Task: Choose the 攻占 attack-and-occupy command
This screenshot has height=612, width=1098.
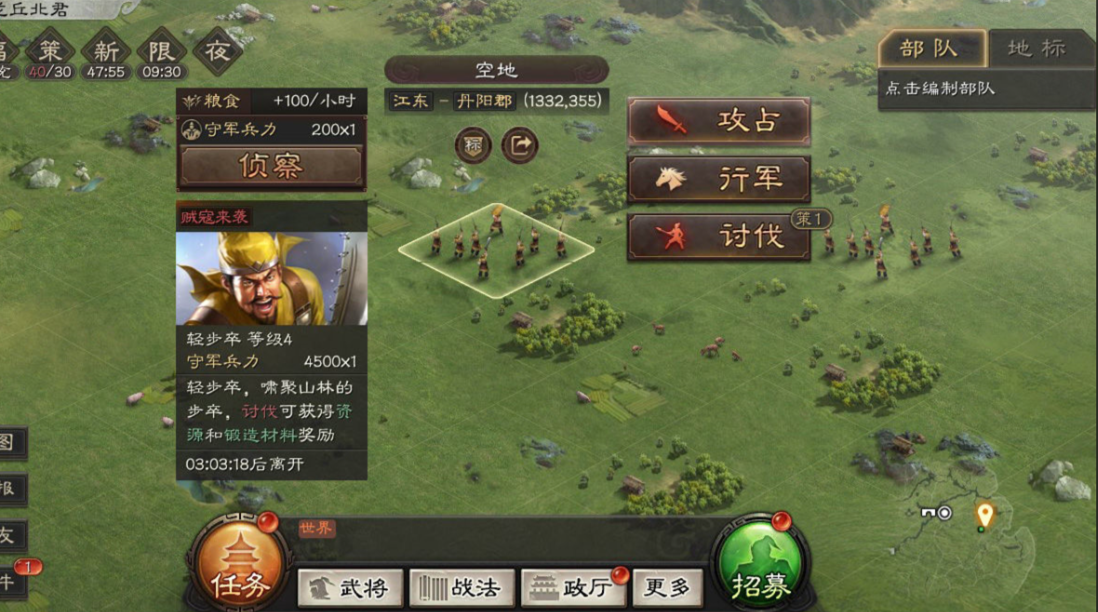Action: click(718, 121)
